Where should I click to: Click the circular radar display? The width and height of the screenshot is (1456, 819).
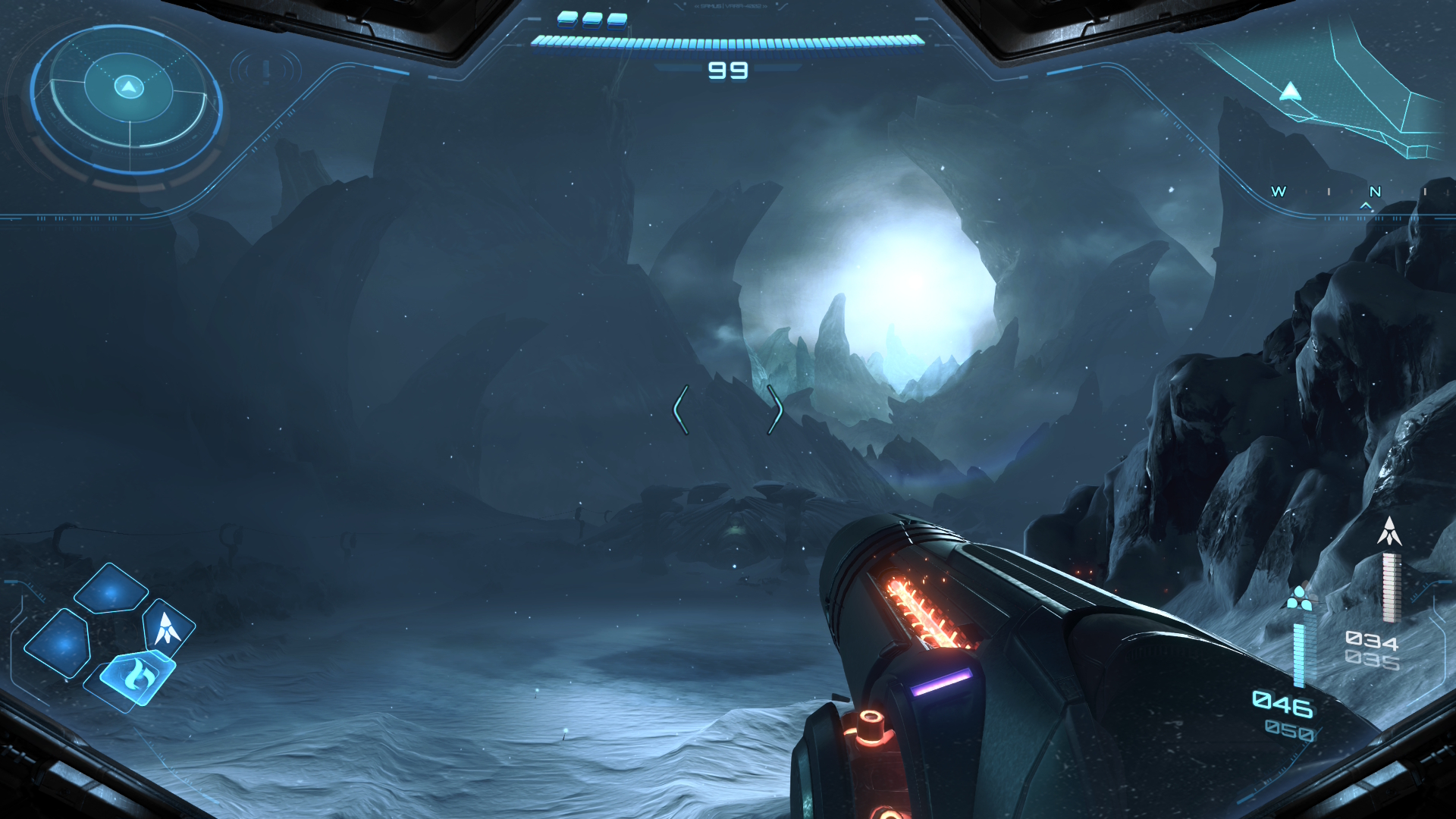click(x=127, y=99)
